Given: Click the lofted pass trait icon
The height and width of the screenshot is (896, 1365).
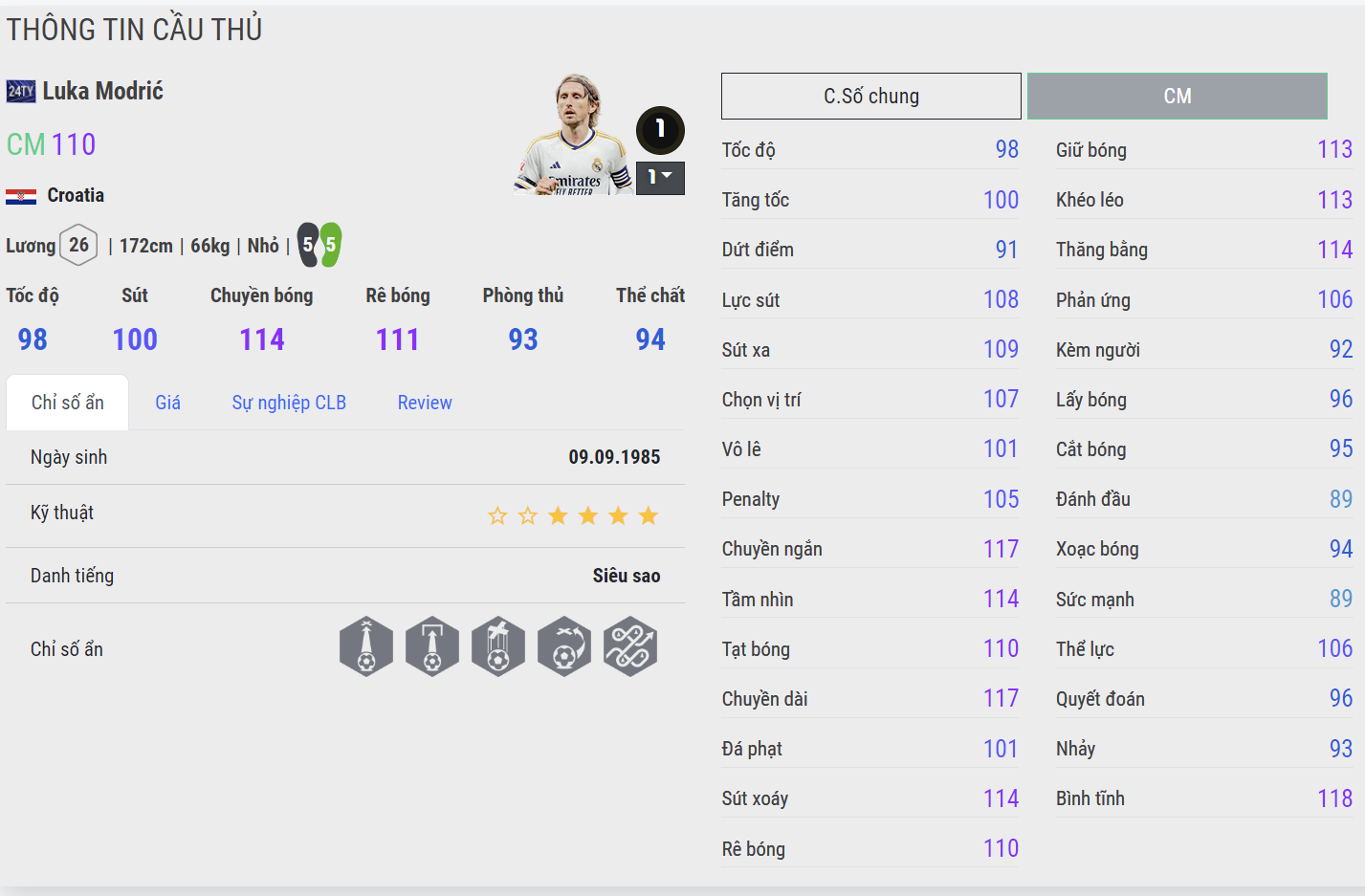Looking at the screenshot, I should click(x=432, y=646).
